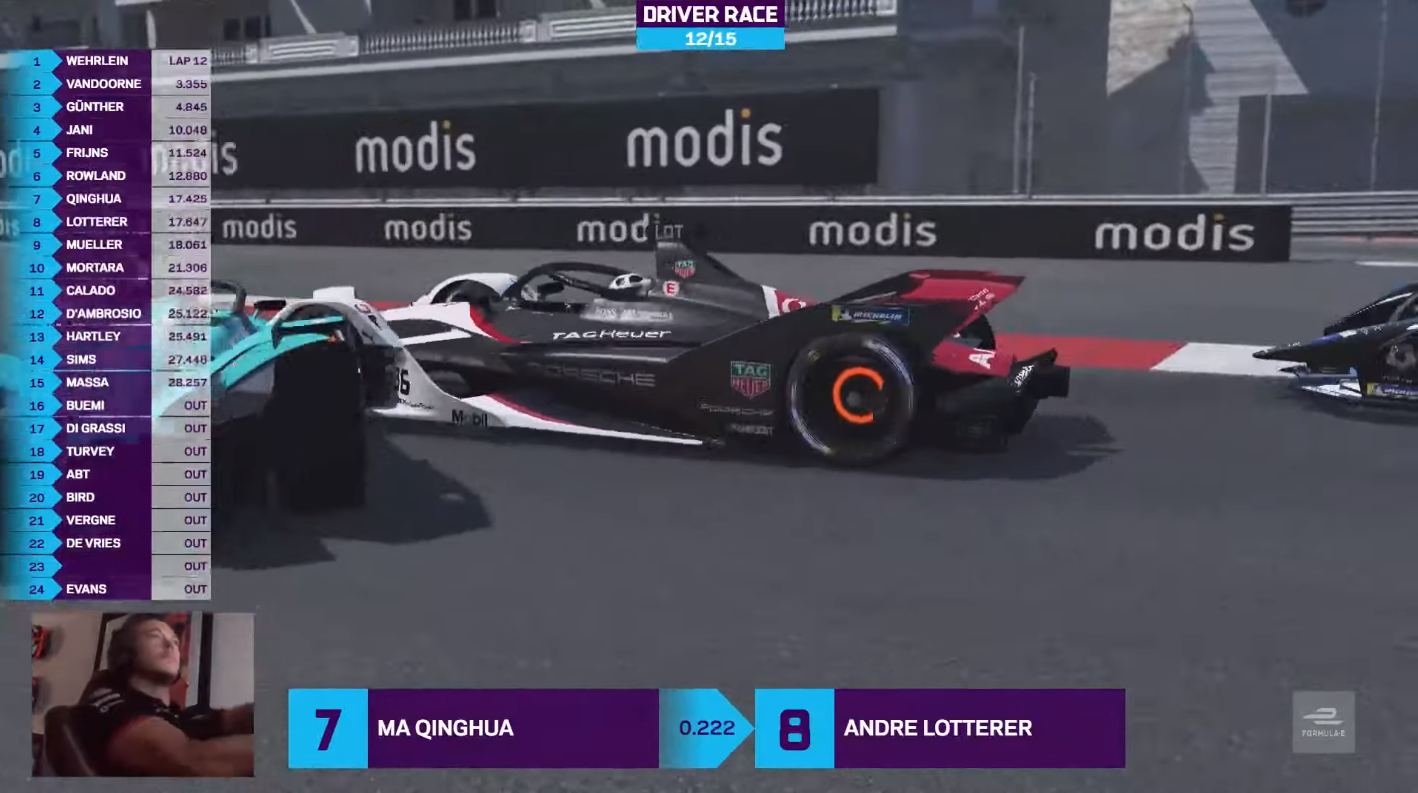The image size is (1418, 793).
Task: Open the driver webcam thumbnail
Action: click(x=142, y=695)
